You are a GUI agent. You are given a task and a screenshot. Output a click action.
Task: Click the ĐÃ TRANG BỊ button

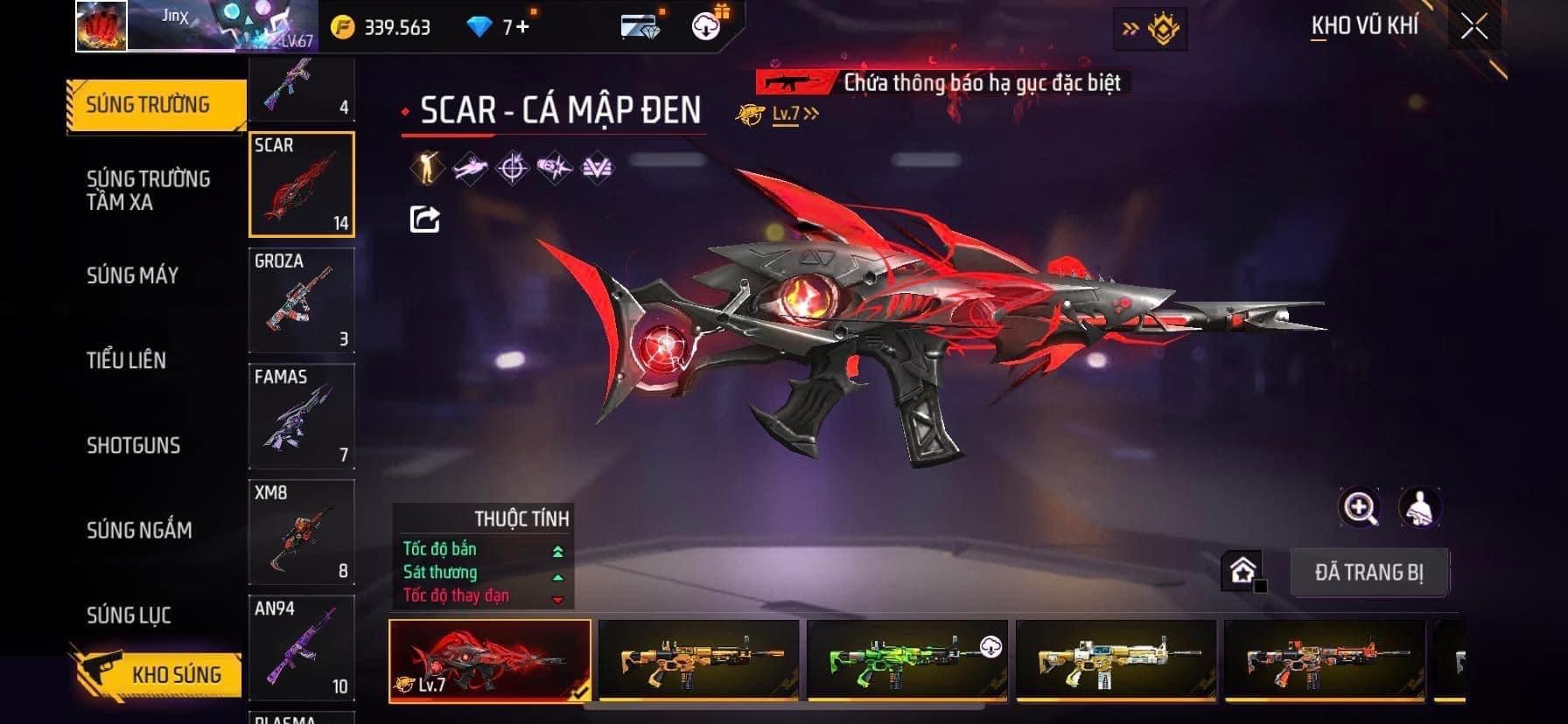click(1368, 573)
